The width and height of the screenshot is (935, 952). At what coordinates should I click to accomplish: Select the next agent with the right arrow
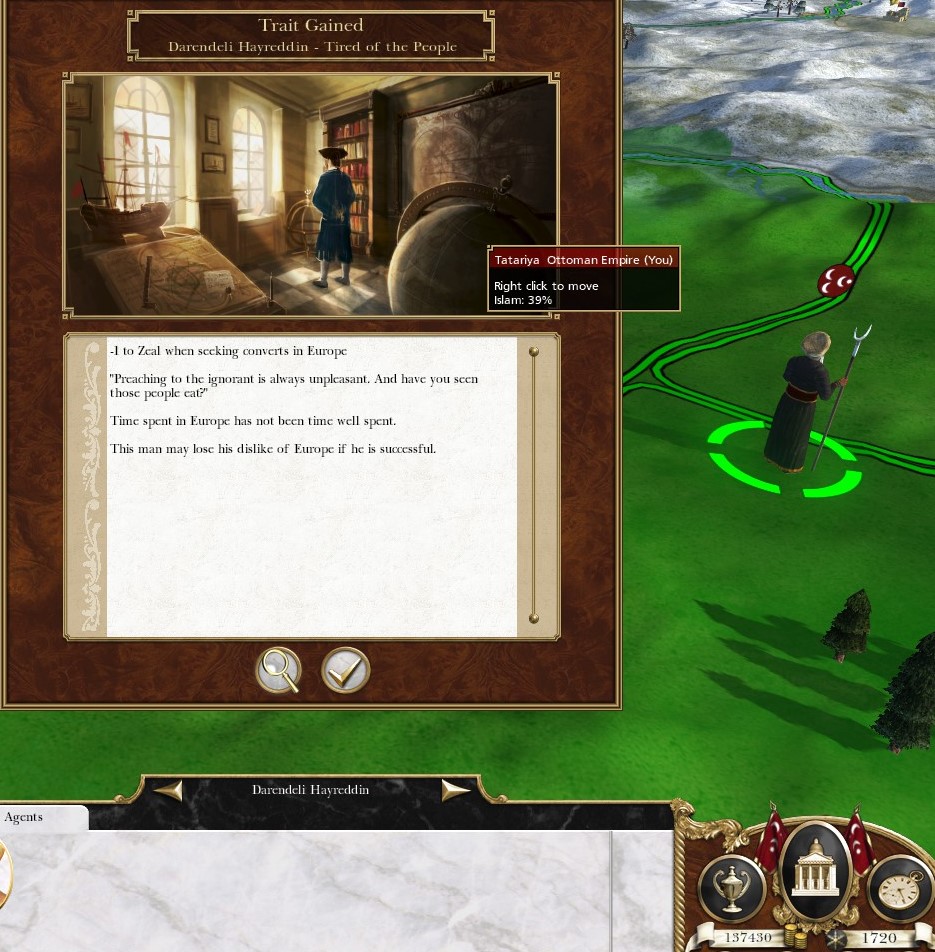pos(456,790)
